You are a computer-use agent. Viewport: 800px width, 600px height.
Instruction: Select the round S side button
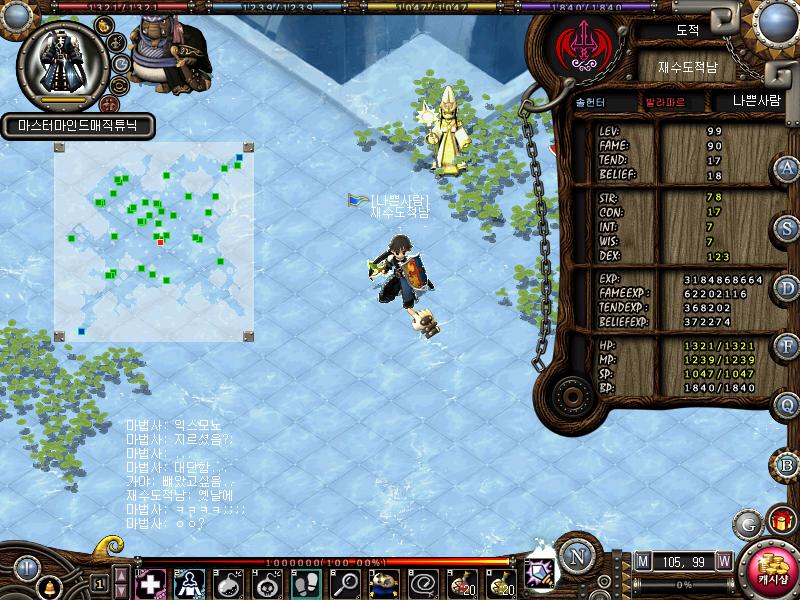tap(787, 228)
